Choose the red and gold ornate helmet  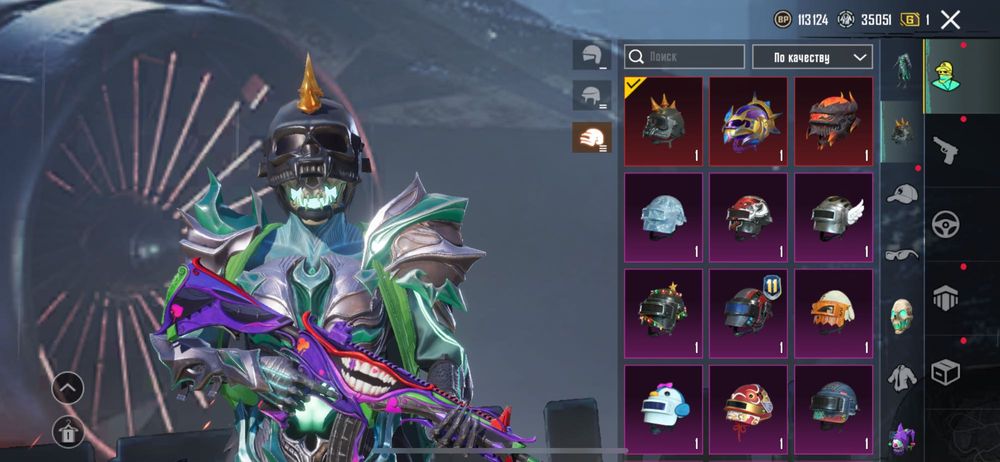pyautogui.click(x=748, y=408)
